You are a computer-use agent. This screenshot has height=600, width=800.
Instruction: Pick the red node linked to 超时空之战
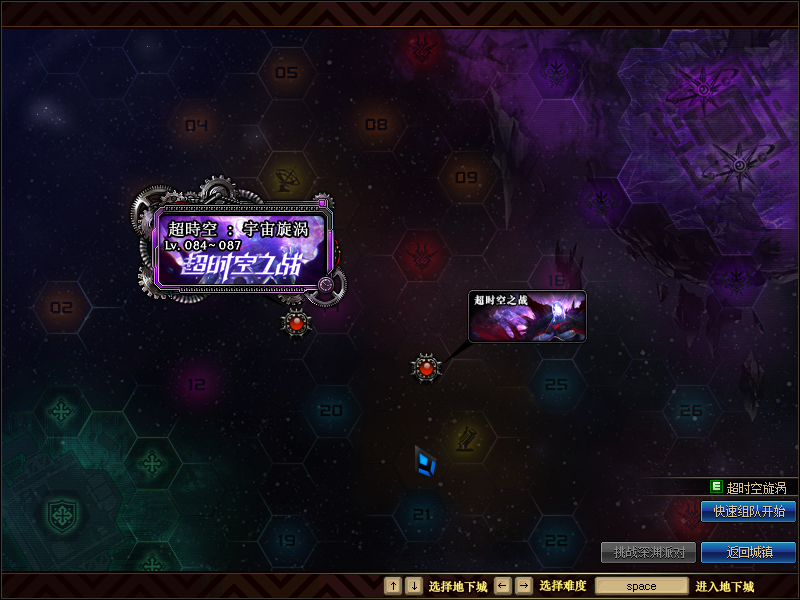click(427, 368)
